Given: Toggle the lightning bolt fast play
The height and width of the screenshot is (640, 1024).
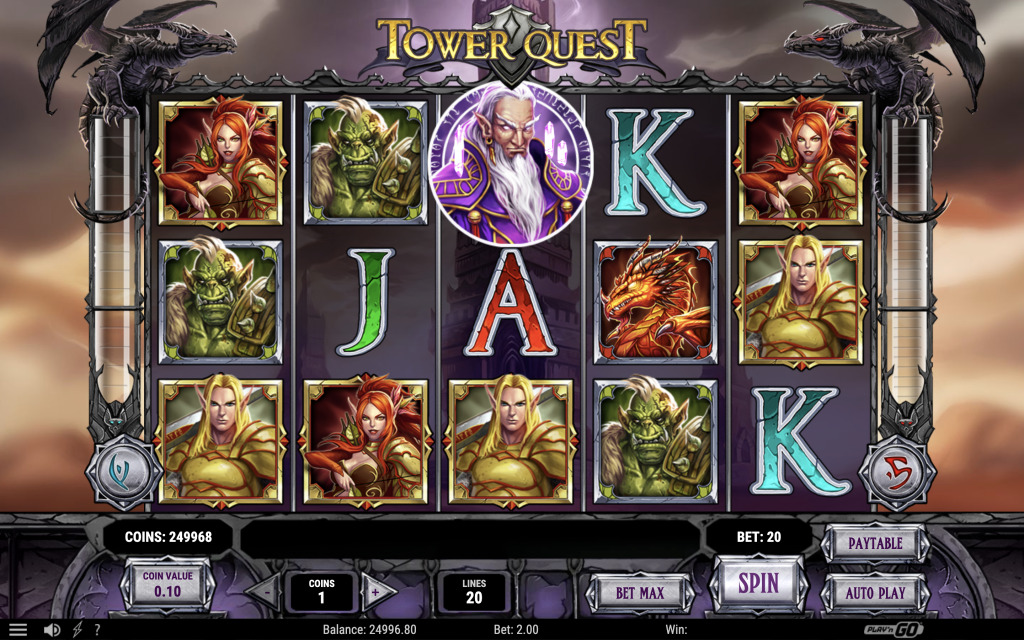Looking at the screenshot, I should click(77, 630).
